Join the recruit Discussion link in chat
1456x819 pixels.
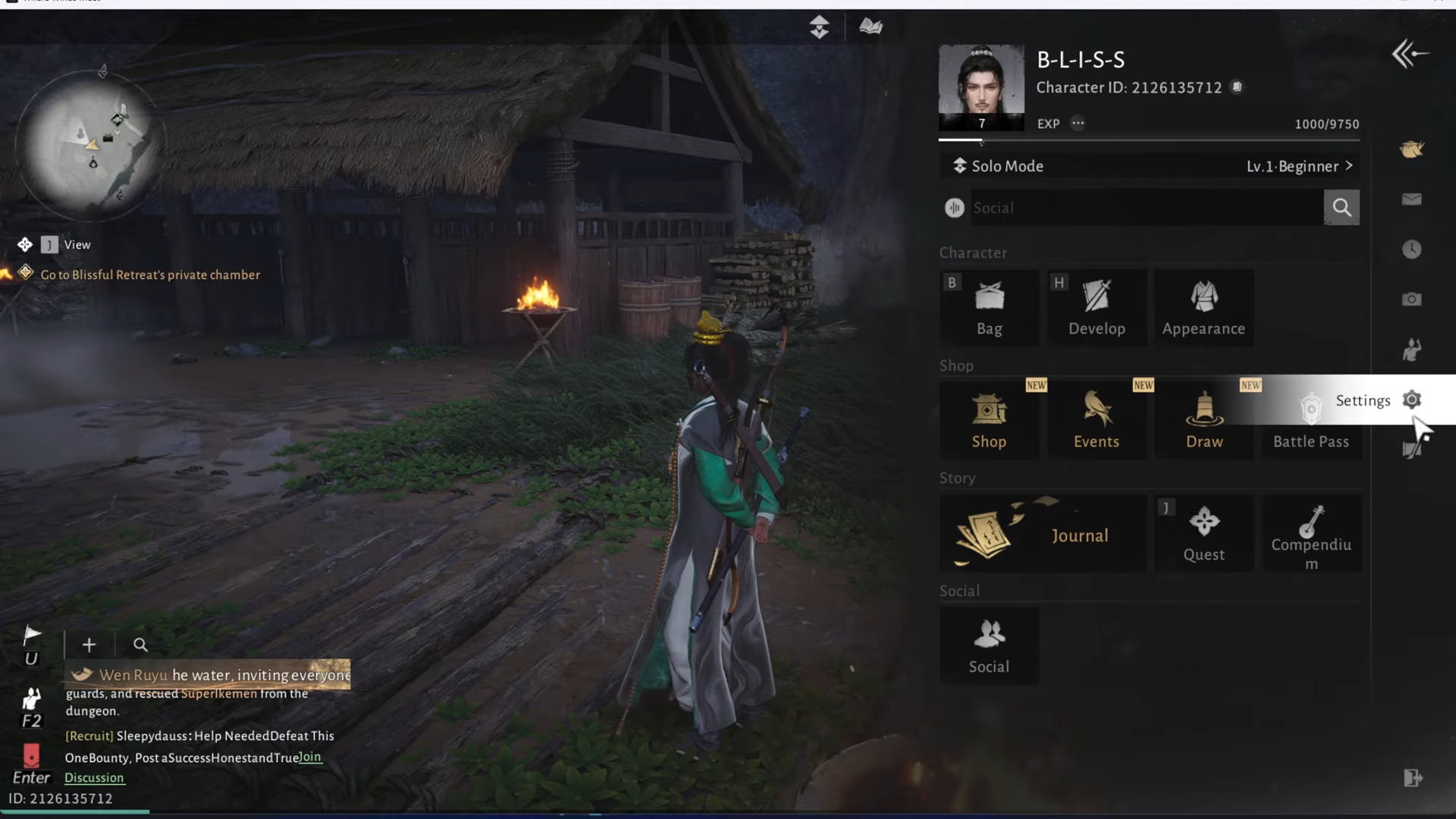(x=94, y=777)
